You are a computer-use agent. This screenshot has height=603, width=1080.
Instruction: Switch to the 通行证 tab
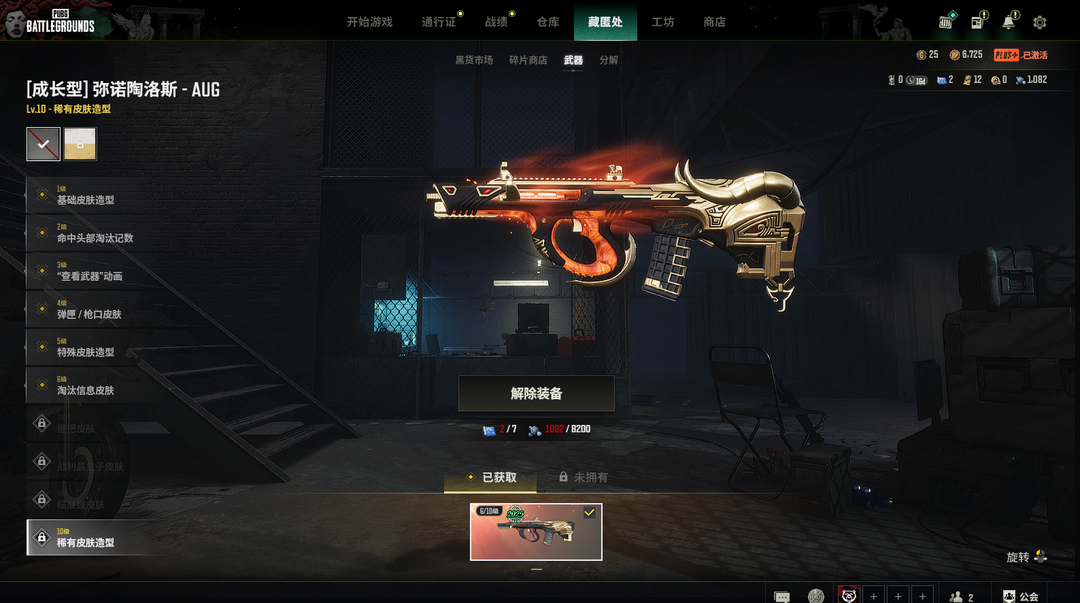pos(438,22)
